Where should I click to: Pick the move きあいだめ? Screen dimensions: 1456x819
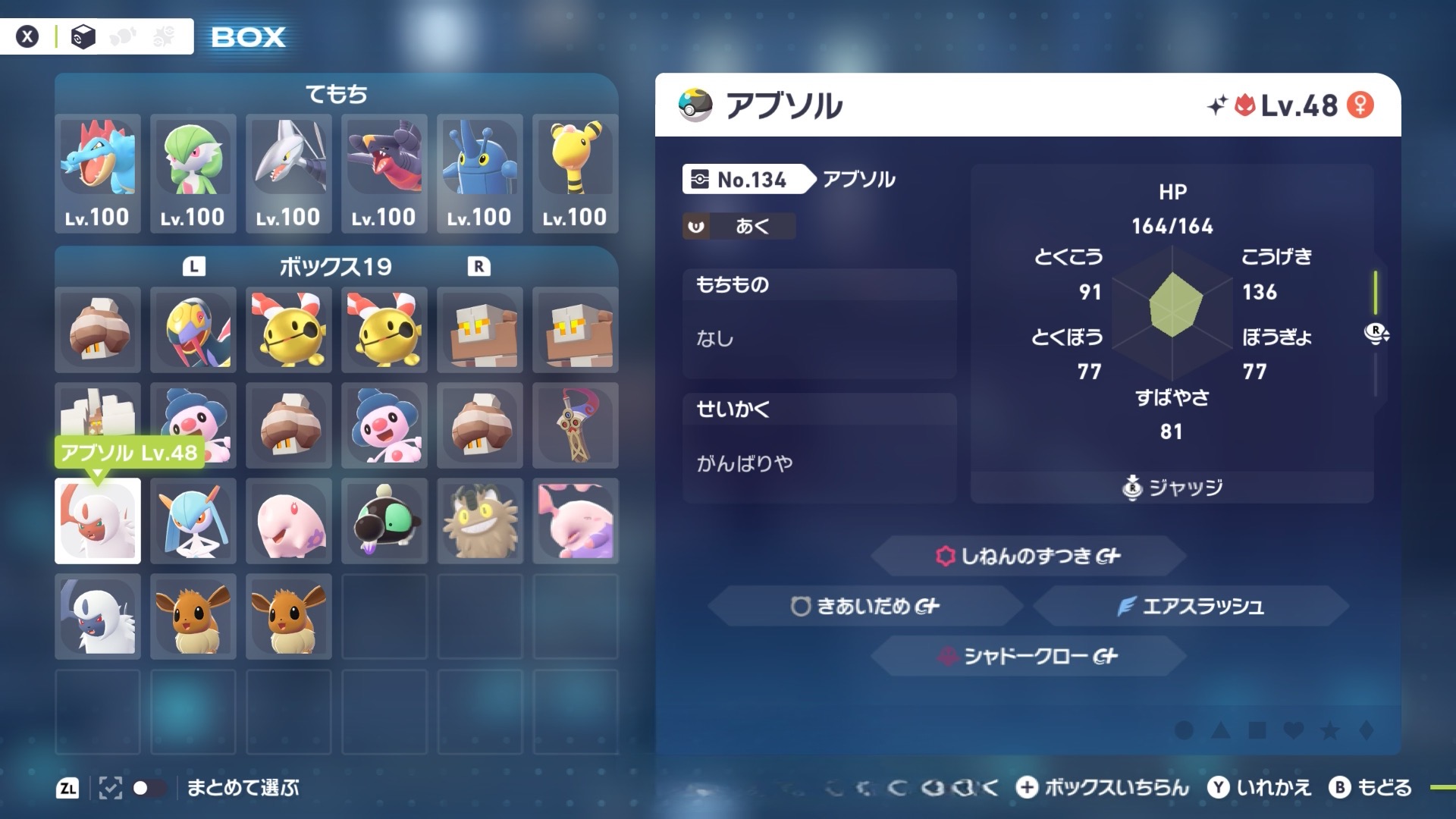(x=865, y=606)
